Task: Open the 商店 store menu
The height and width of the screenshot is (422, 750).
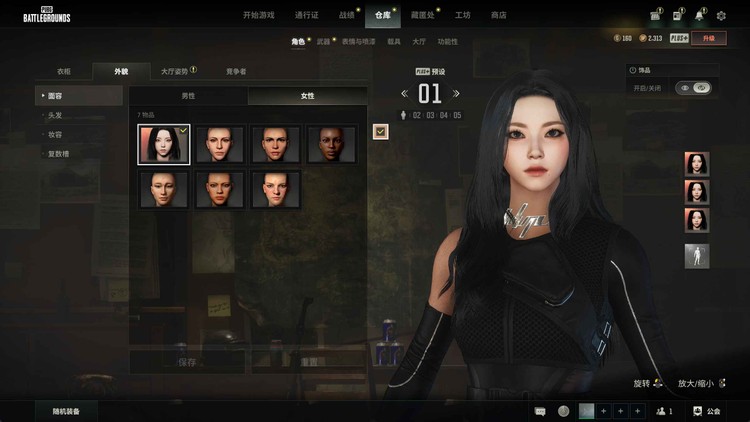Action: (498, 15)
